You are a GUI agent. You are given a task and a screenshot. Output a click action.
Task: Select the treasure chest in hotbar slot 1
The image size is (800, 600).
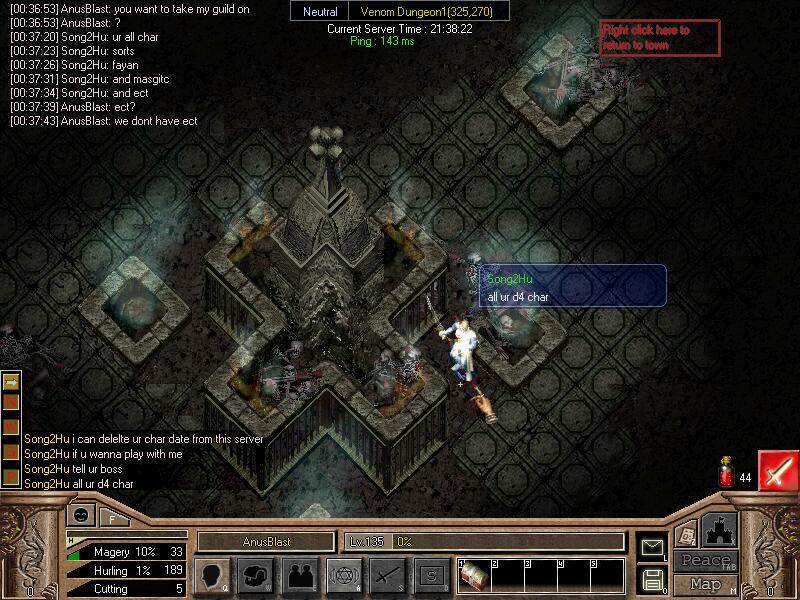474,578
